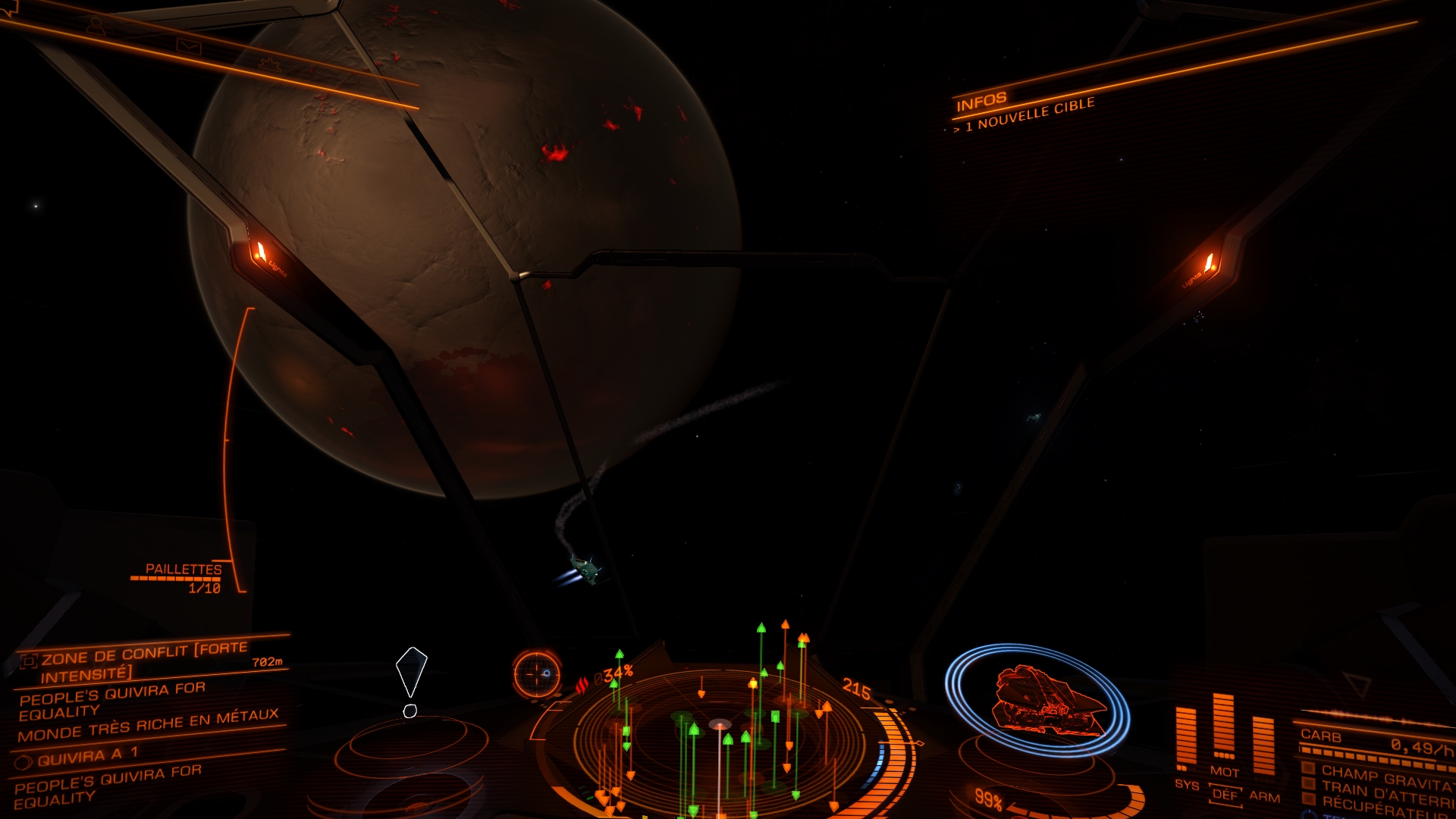Select the Quivira A 1 location row
This screenshot has width=1456, height=819.
click(88, 755)
